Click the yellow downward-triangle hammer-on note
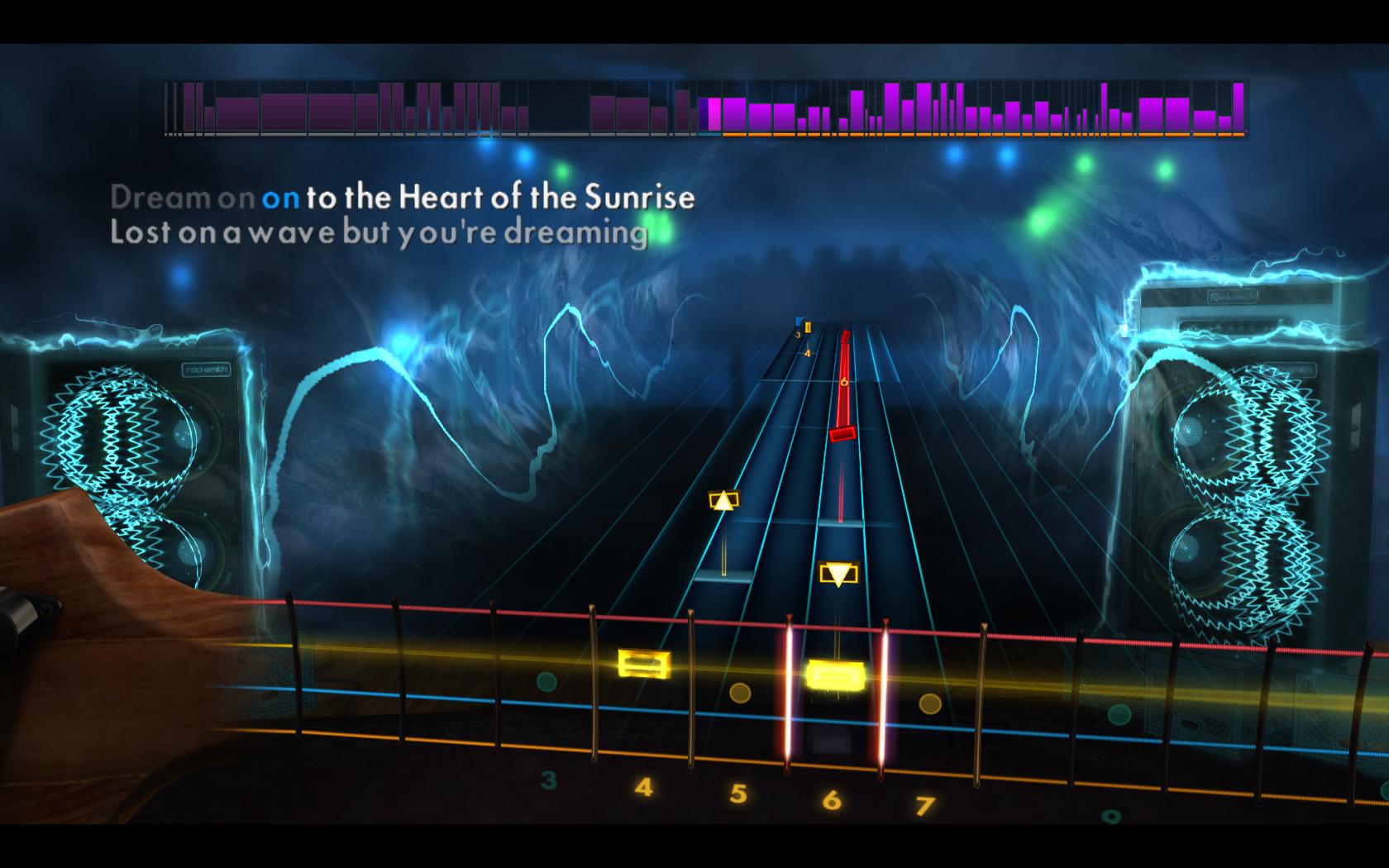Image resolution: width=1389 pixels, height=868 pixels. tap(838, 570)
